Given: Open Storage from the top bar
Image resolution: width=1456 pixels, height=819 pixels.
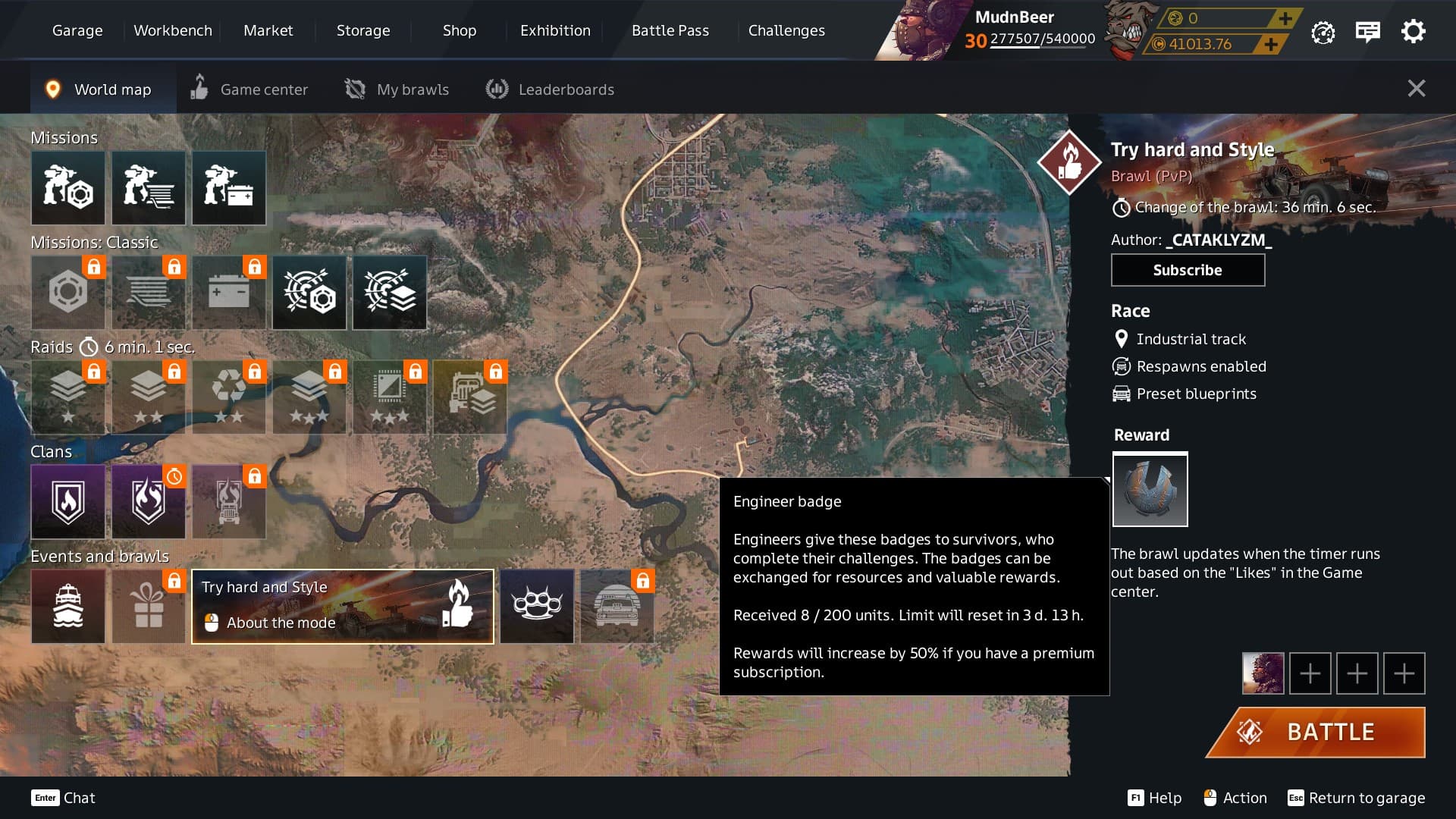Looking at the screenshot, I should point(363,30).
